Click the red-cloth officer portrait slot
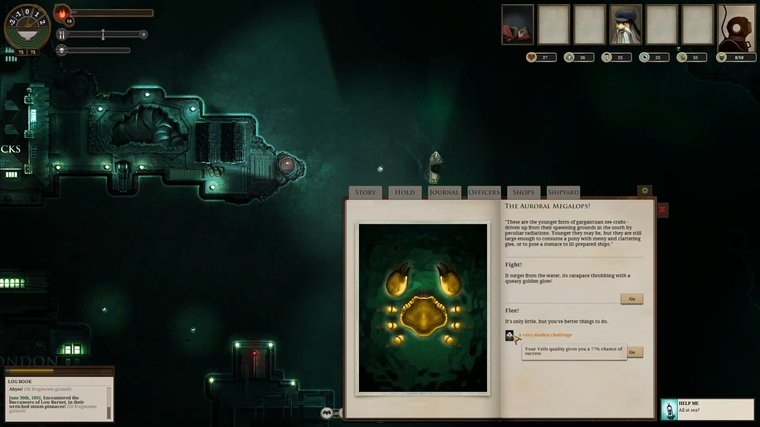 [x=517, y=24]
